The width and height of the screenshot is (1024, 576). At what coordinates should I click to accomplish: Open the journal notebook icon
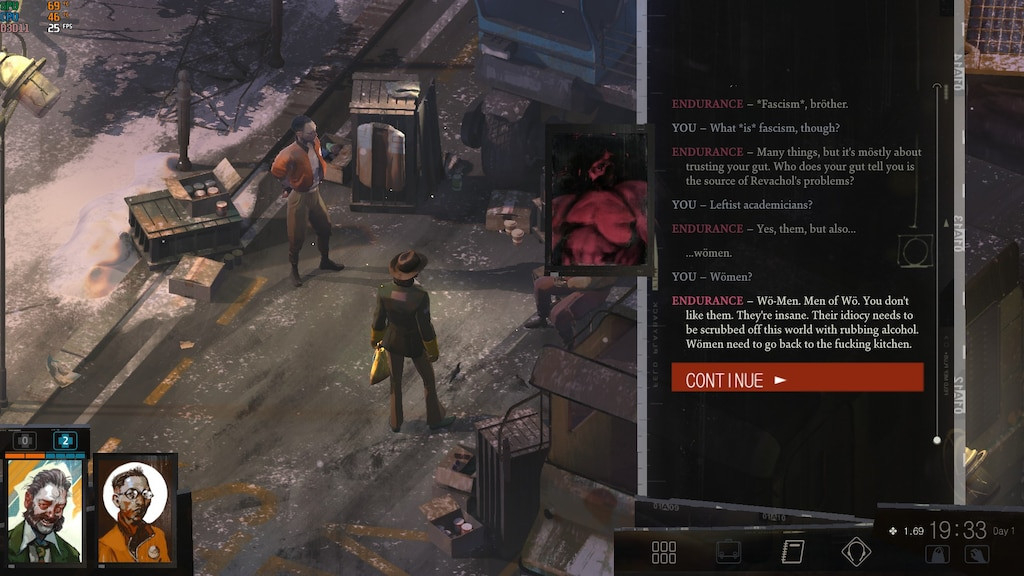tap(793, 552)
